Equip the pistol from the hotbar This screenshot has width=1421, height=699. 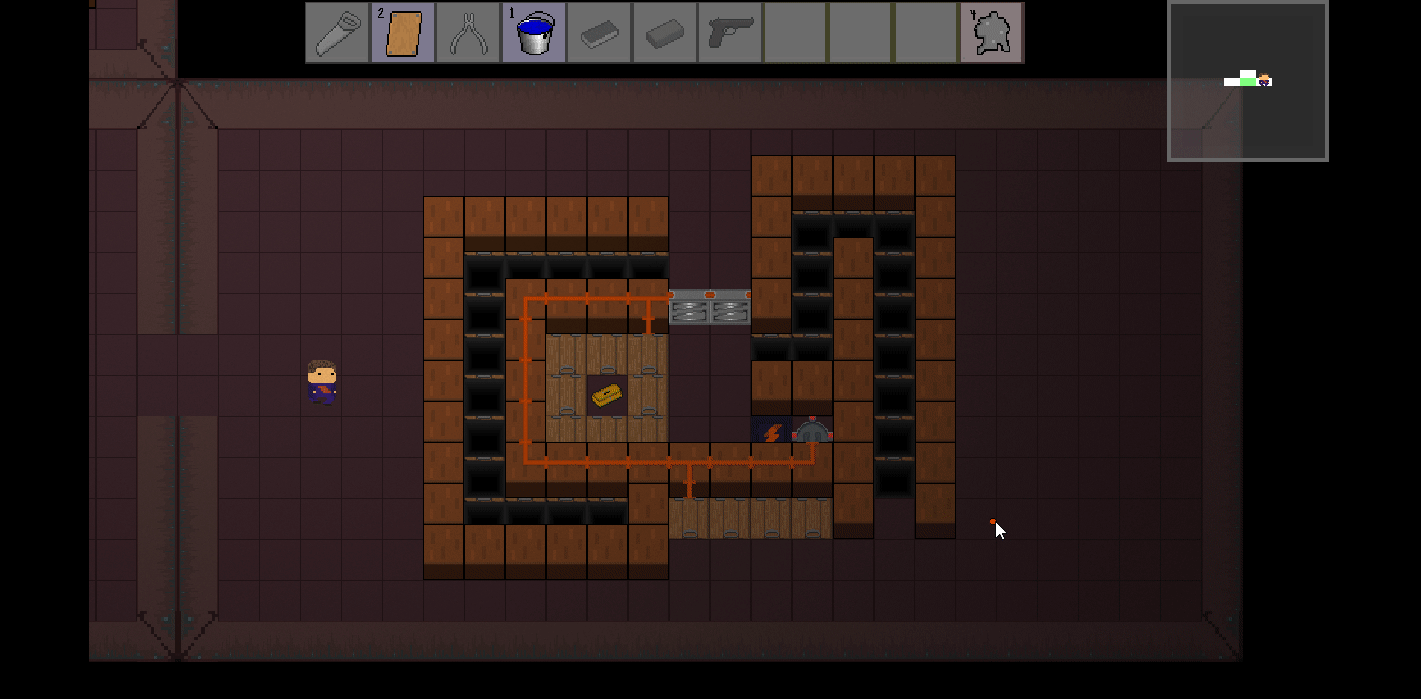pos(730,33)
